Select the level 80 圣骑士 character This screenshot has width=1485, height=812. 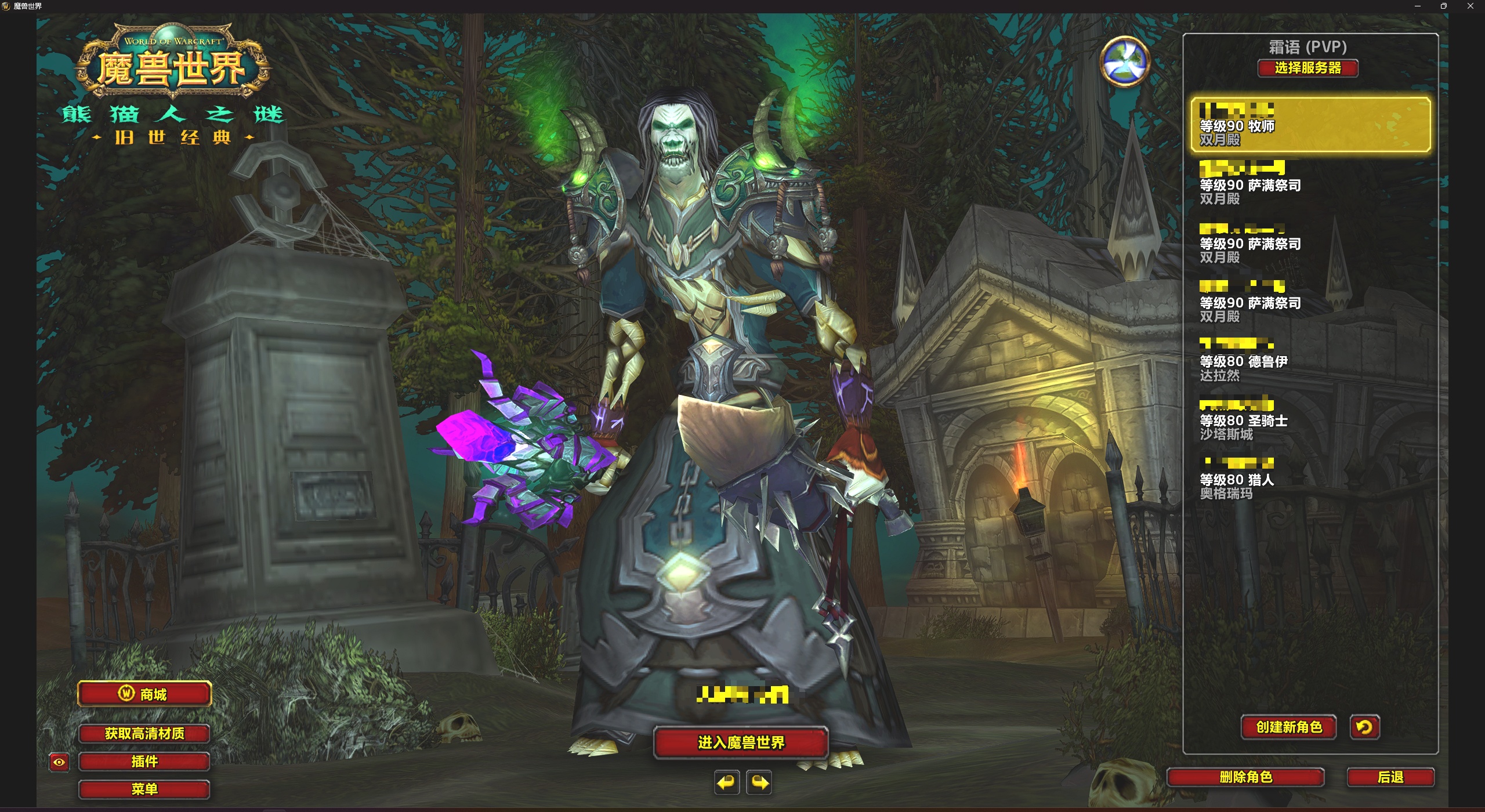tap(1310, 420)
